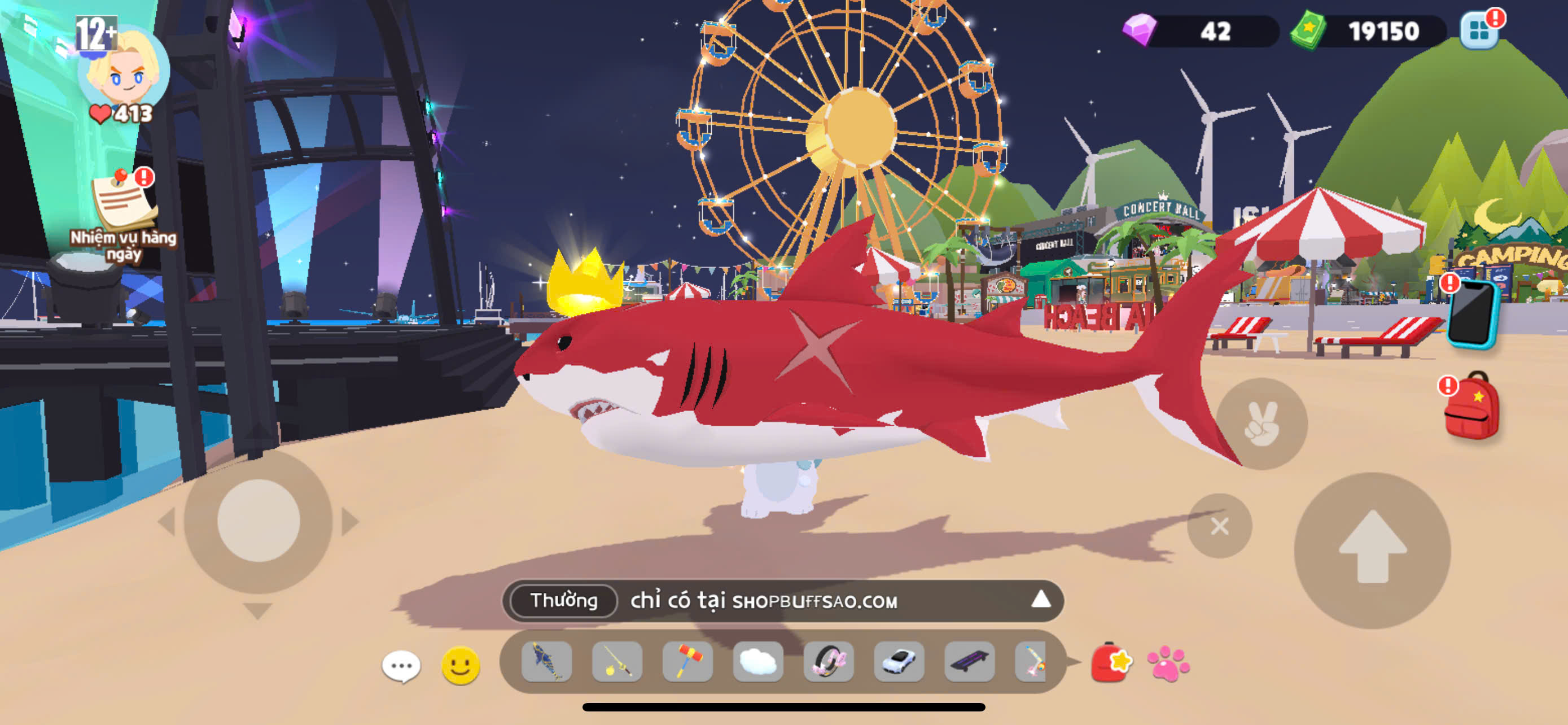1568x725 pixels.
Task: Open the yellow smiley emote menu
Action: click(x=460, y=665)
